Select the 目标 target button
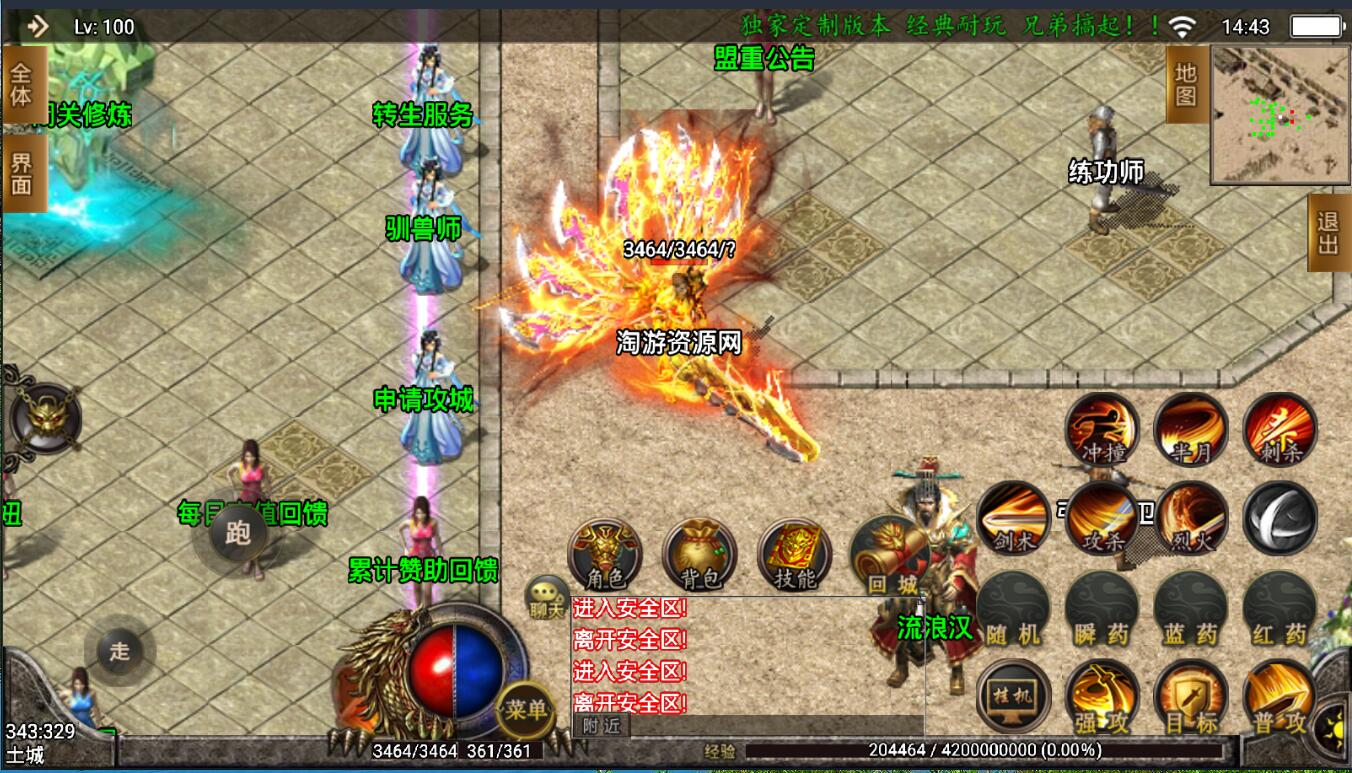The width and height of the screenshot is (1352, 773). tap(1190, 696)
